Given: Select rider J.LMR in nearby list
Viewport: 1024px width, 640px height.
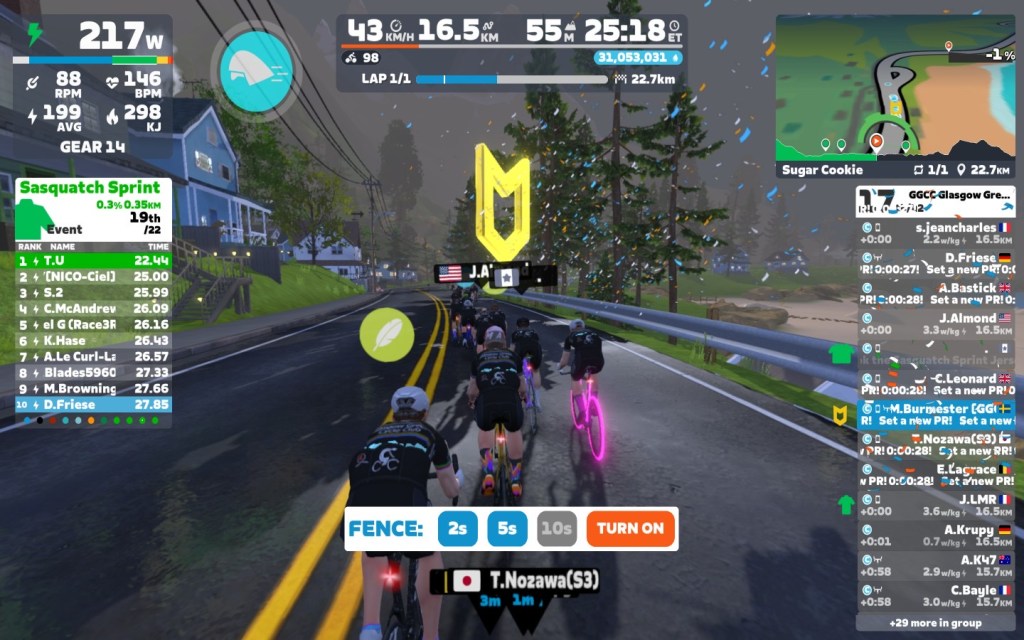Looking at the screenshot, I should coord(935,505).
